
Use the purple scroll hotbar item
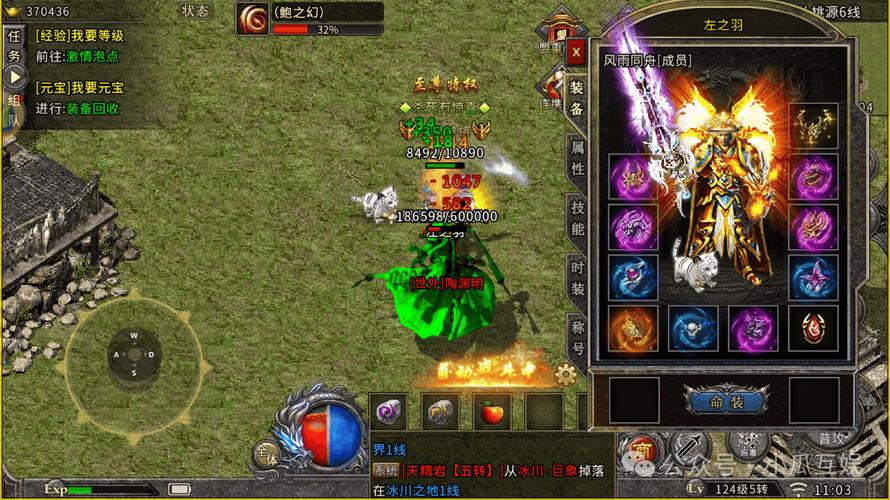tap(388, 410)
